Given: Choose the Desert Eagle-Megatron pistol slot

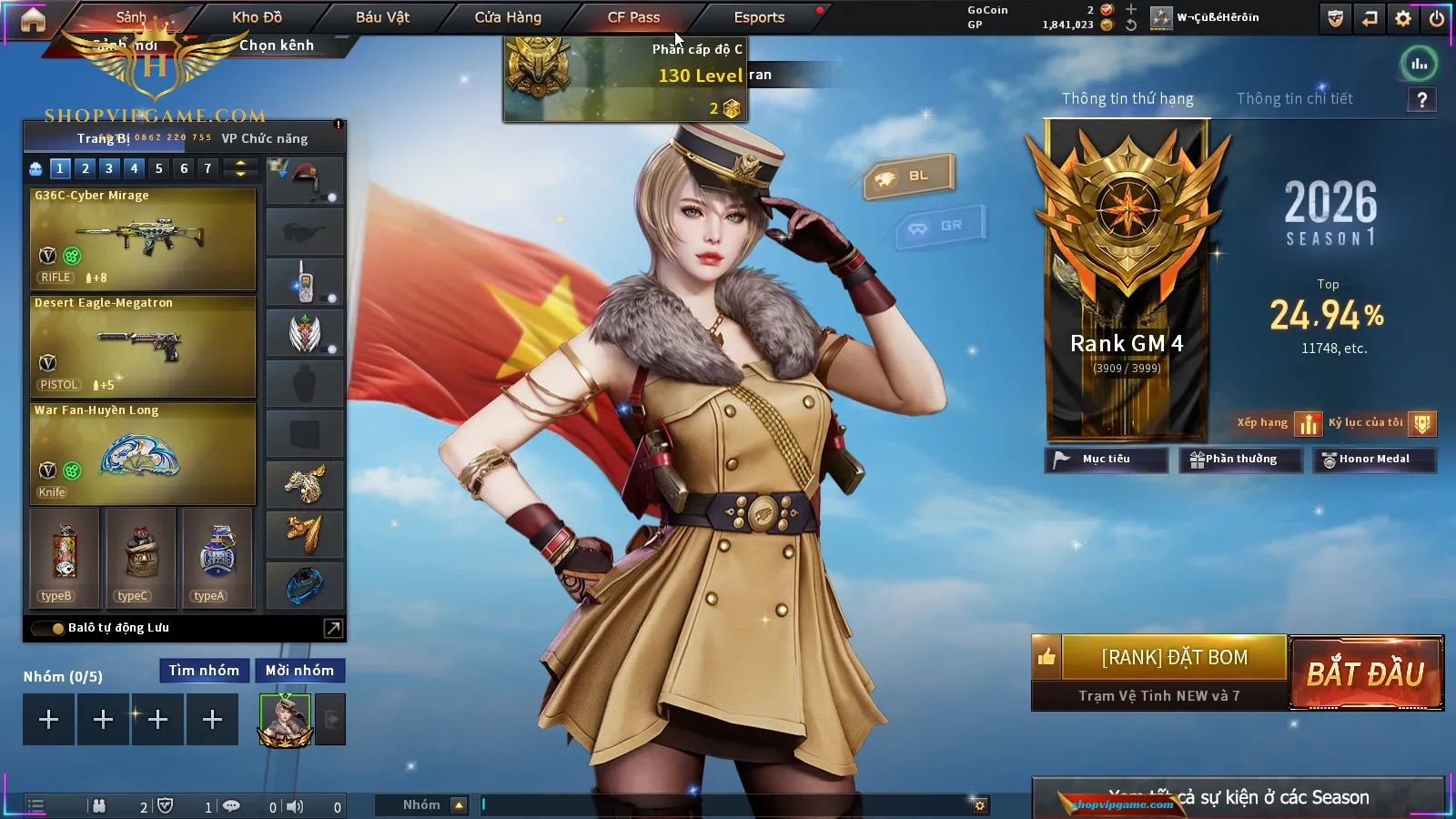Looking at the screenshot, I should coord(143,347).
